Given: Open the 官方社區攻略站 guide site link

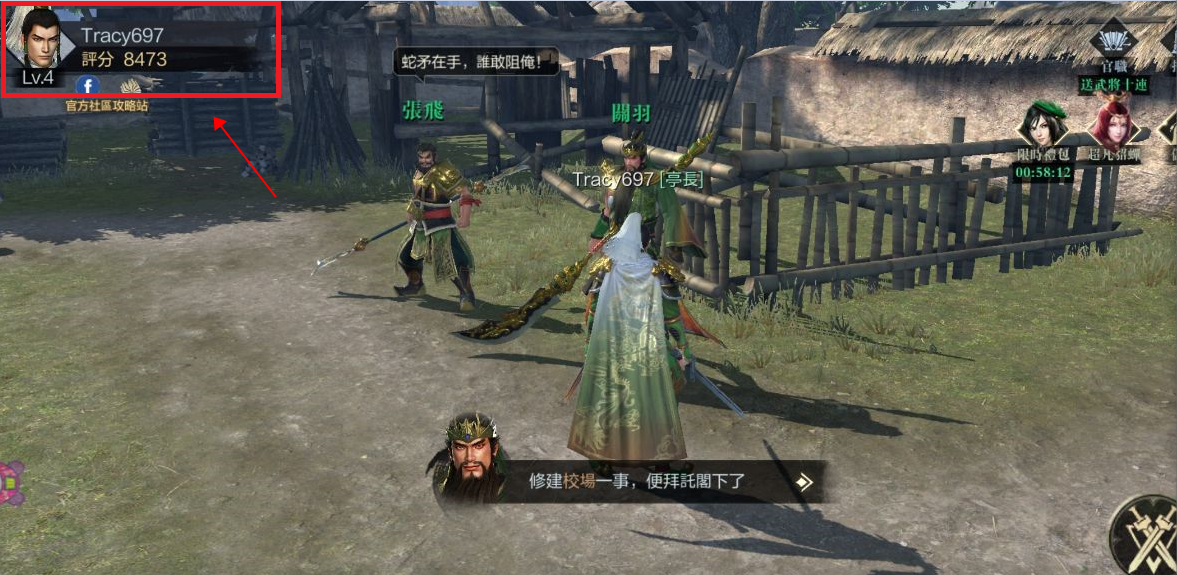Looking at the screenshot, I should coord(107,105).
